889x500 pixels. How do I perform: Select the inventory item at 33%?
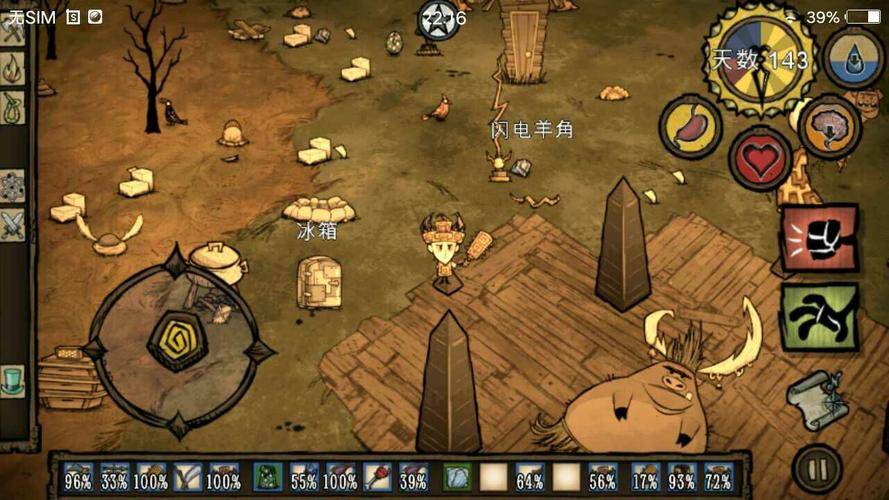[115, 476]
